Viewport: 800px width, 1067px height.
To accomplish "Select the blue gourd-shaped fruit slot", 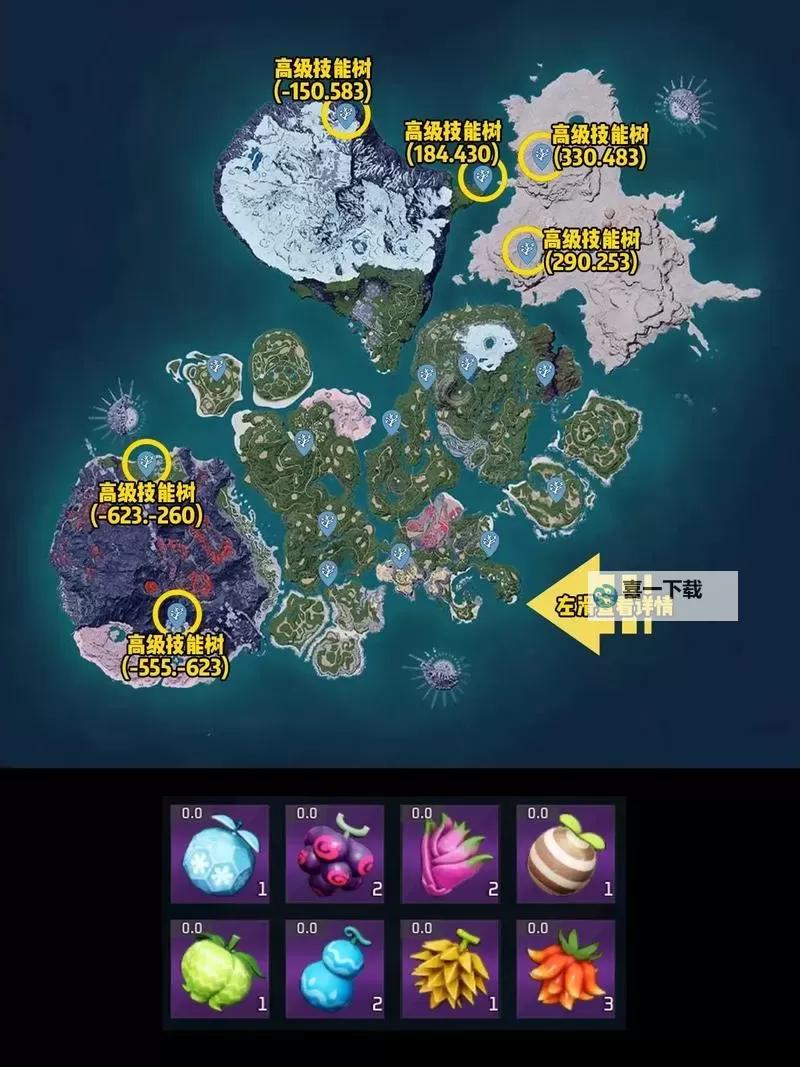I will 335,968.
